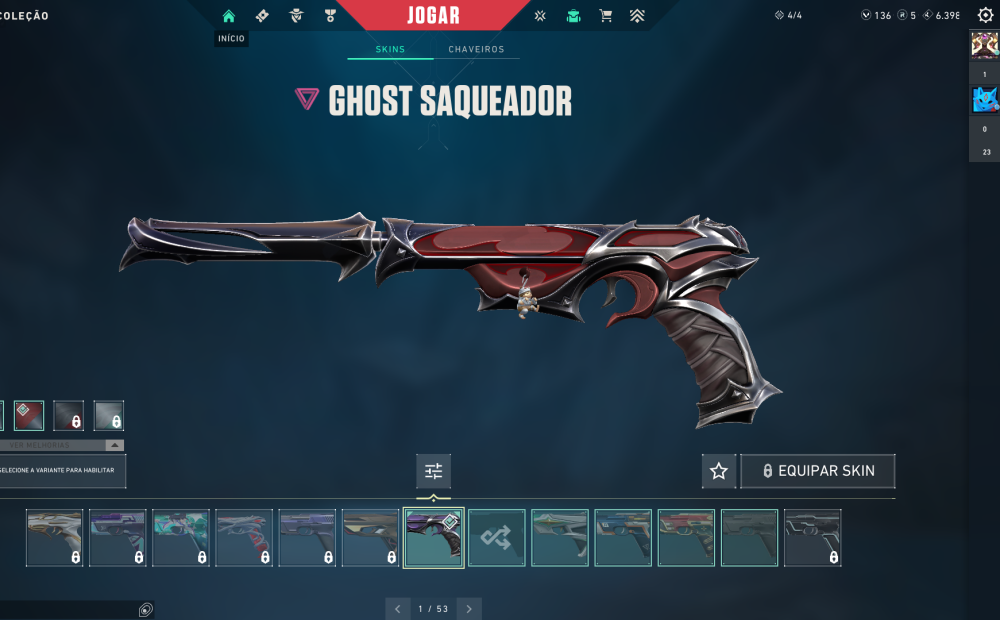This screenshot has height=620, width=1000.
Task: Open the skin filter sliders button
Action: coord(433,471)
